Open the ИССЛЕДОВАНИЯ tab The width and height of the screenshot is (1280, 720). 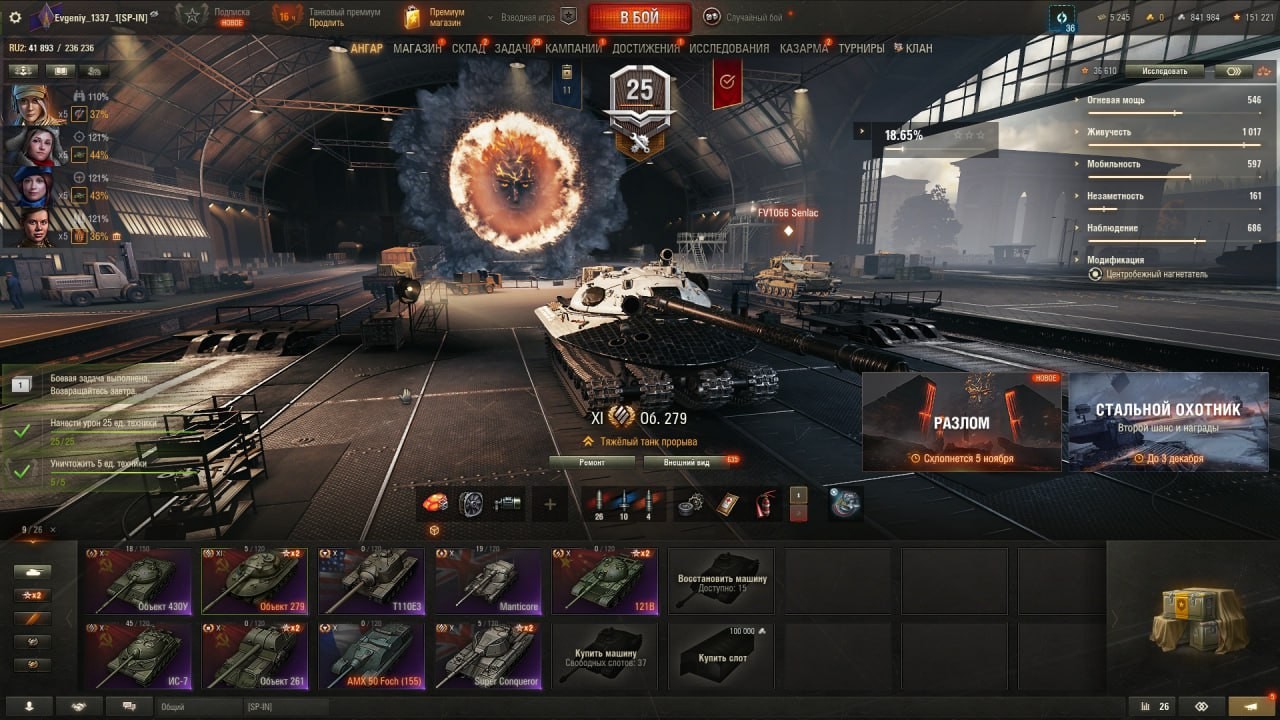[729, 48]
